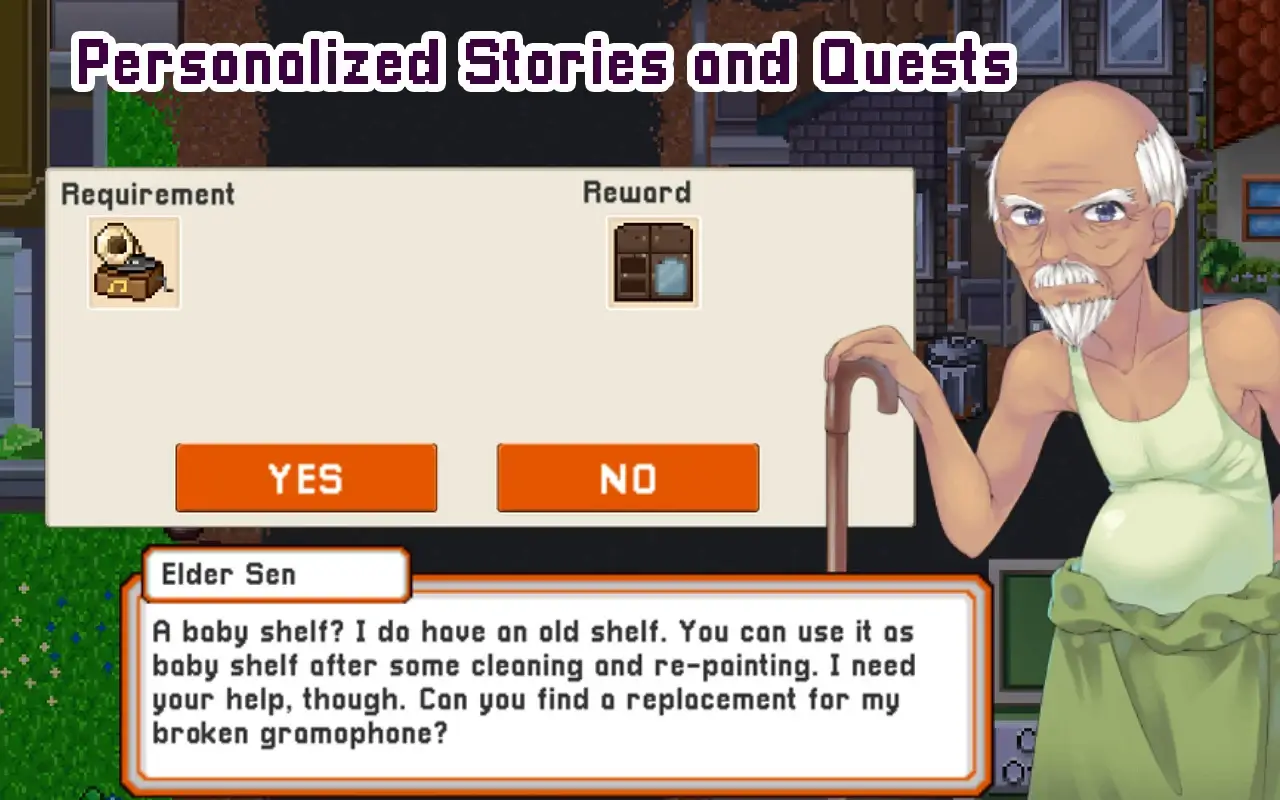
Task: Select the gramophone requirement icon
Action: 134,262
